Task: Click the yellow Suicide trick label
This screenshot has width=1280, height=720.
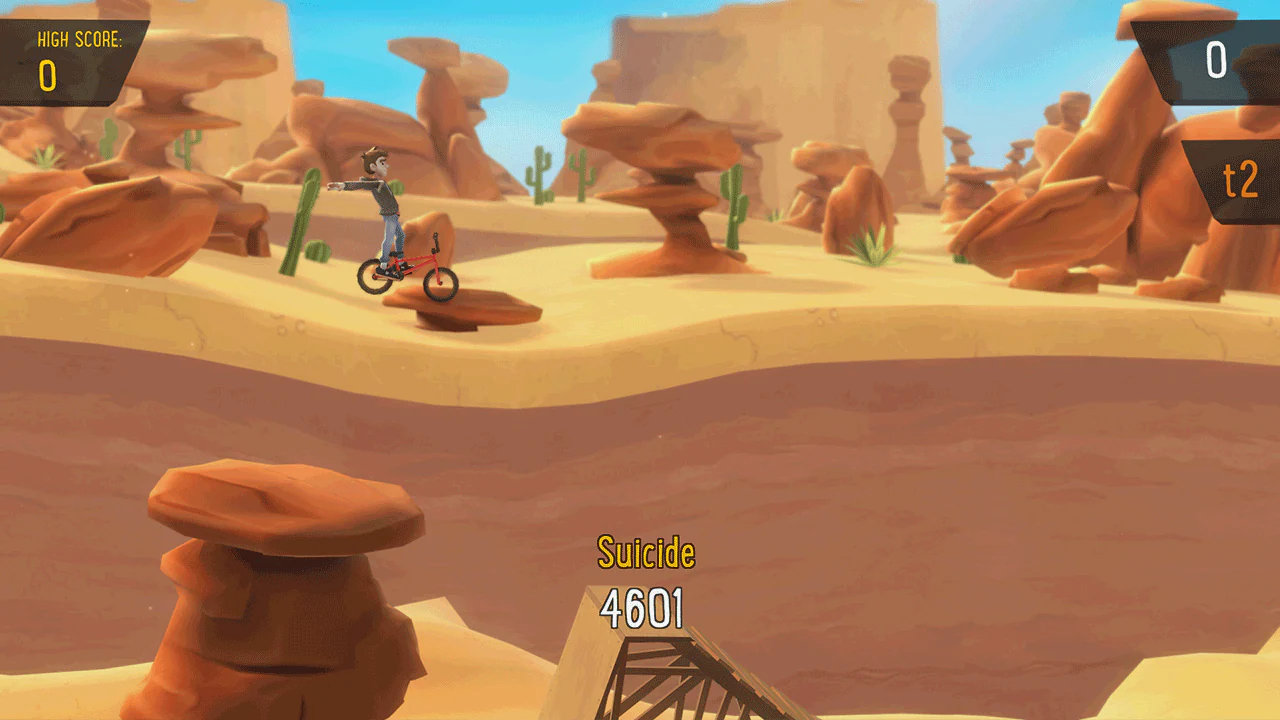Action: (646, 552)
